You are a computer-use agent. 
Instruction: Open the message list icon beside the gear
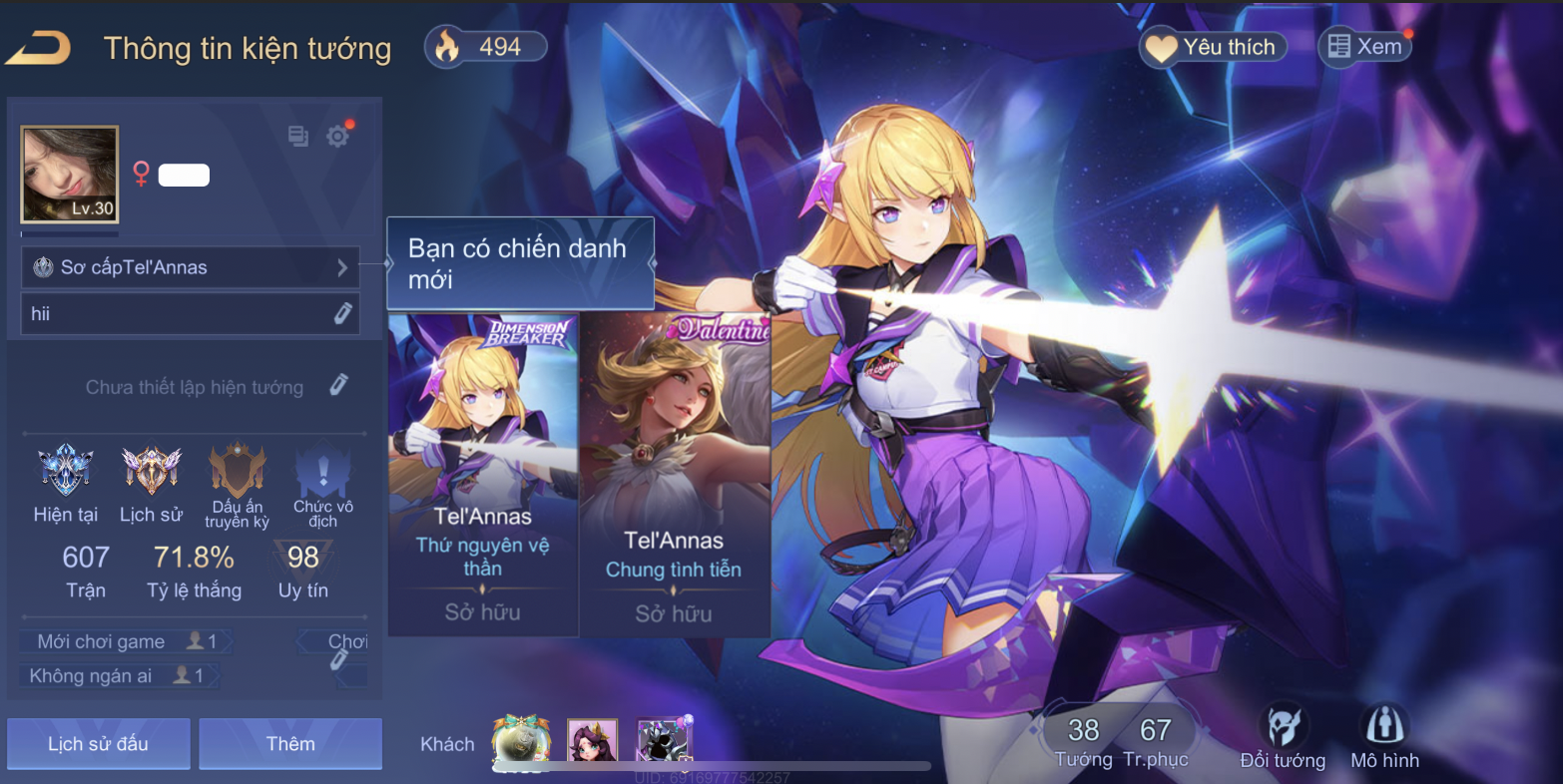coord(298,137)
